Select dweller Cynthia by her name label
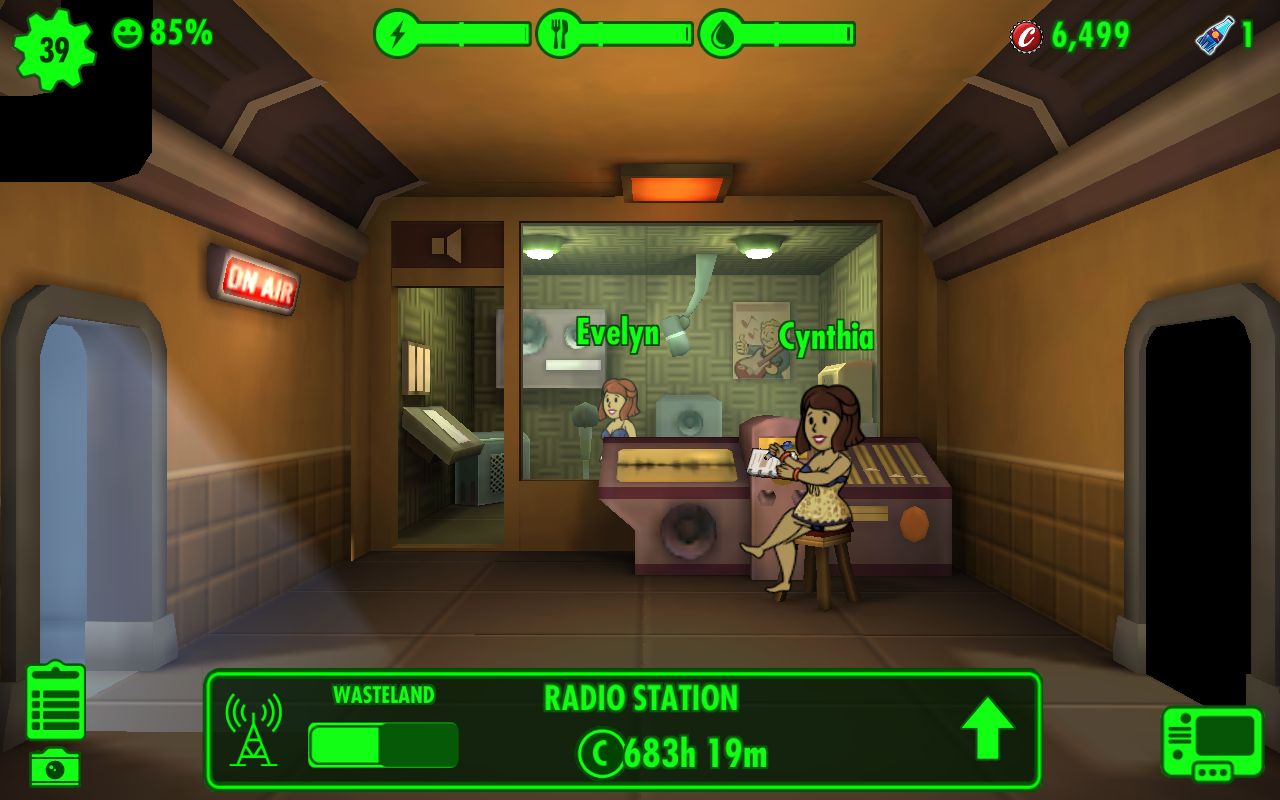Viewport: 1280px width, 800px height. click(826, 338)
